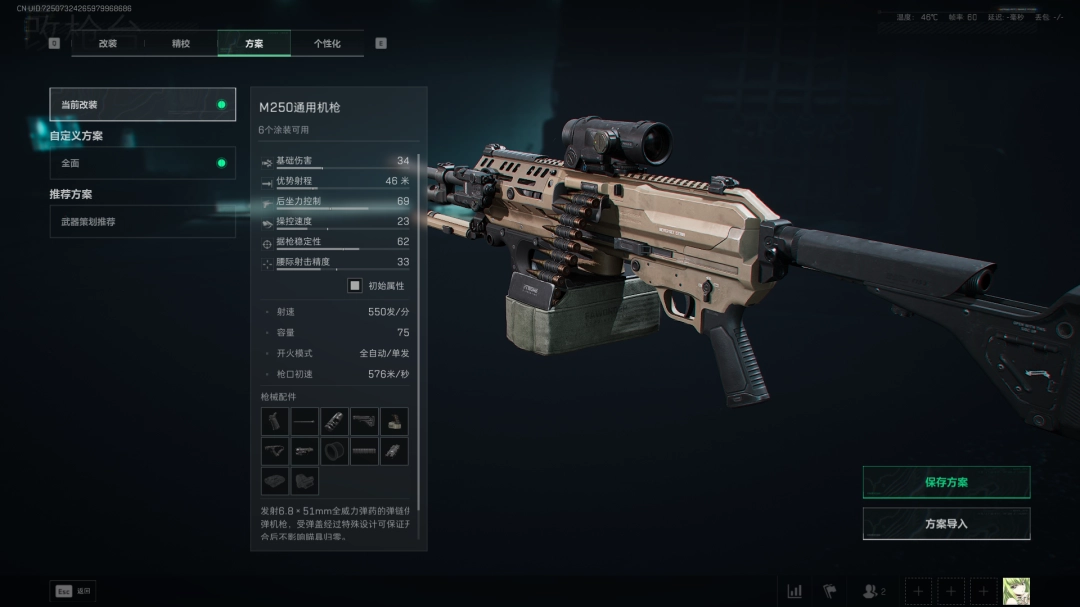Select the barrel rod attachment slot
This screenshot has width=1080, height=607.
coord(305,422)
